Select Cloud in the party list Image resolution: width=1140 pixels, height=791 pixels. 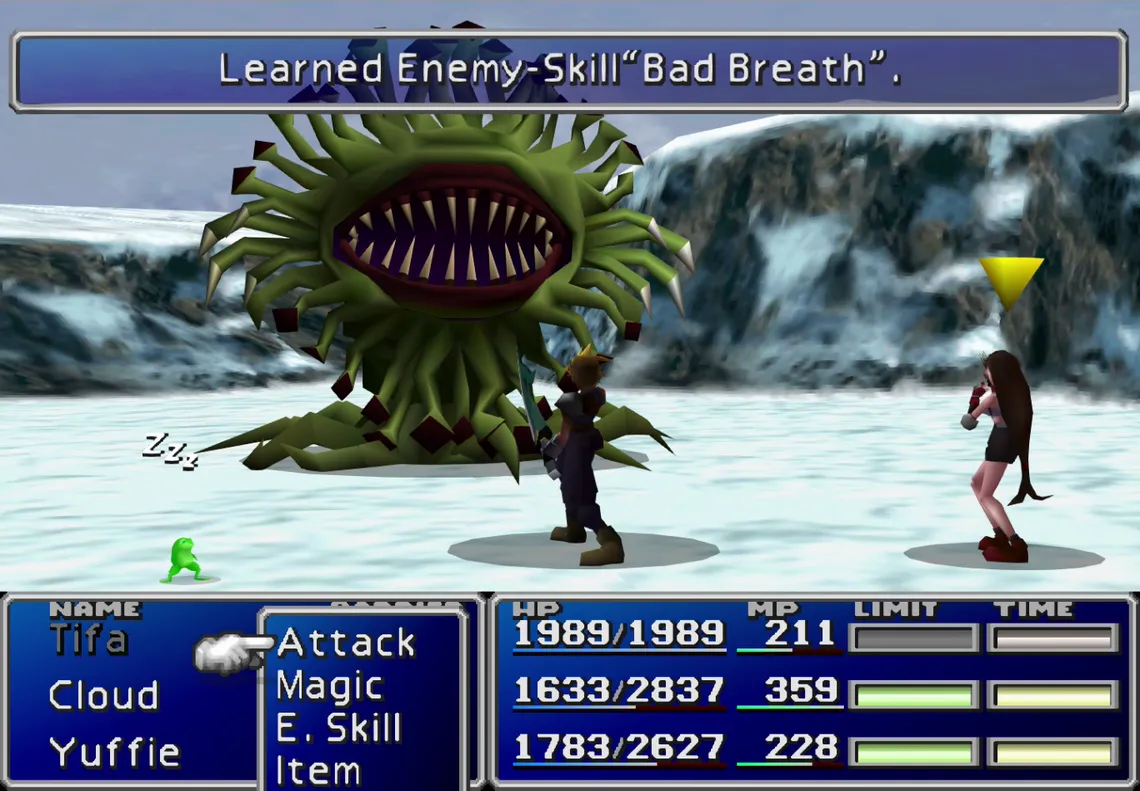104,695
